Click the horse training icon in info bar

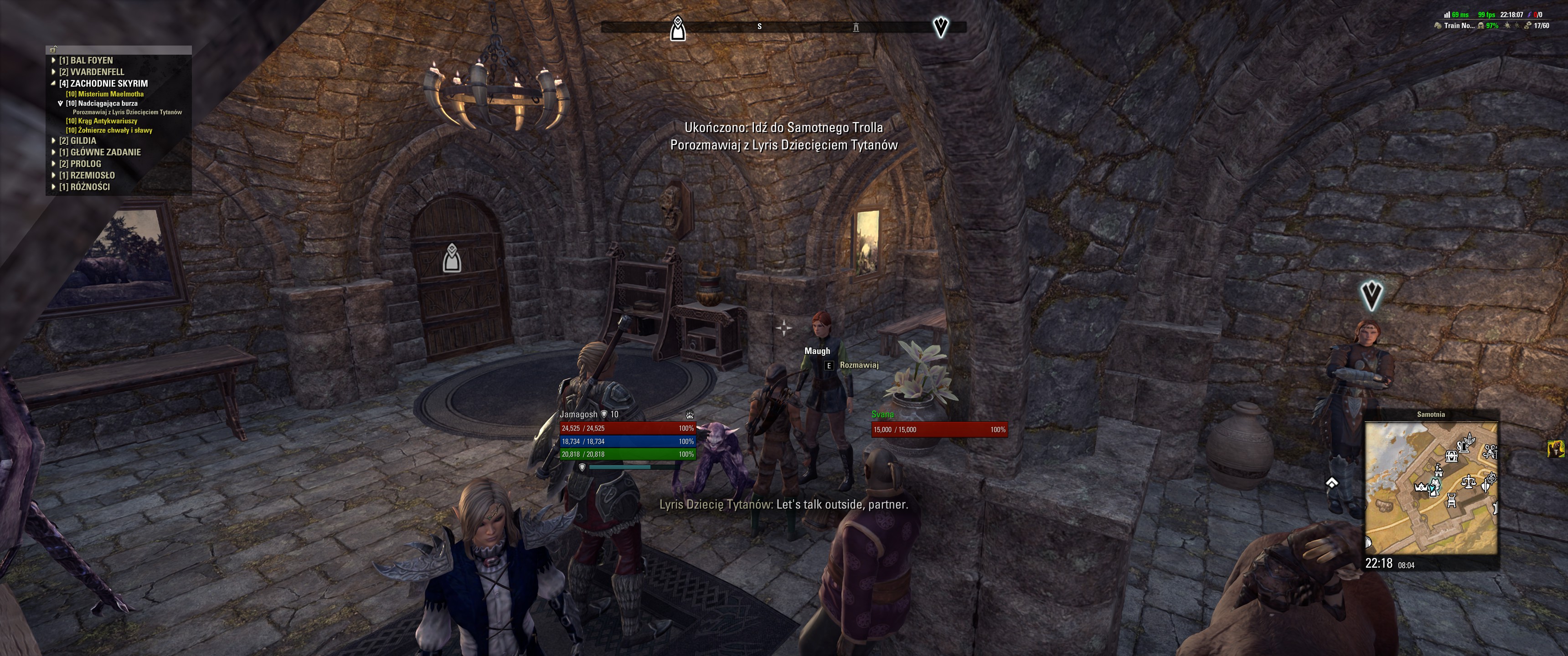1438,26
